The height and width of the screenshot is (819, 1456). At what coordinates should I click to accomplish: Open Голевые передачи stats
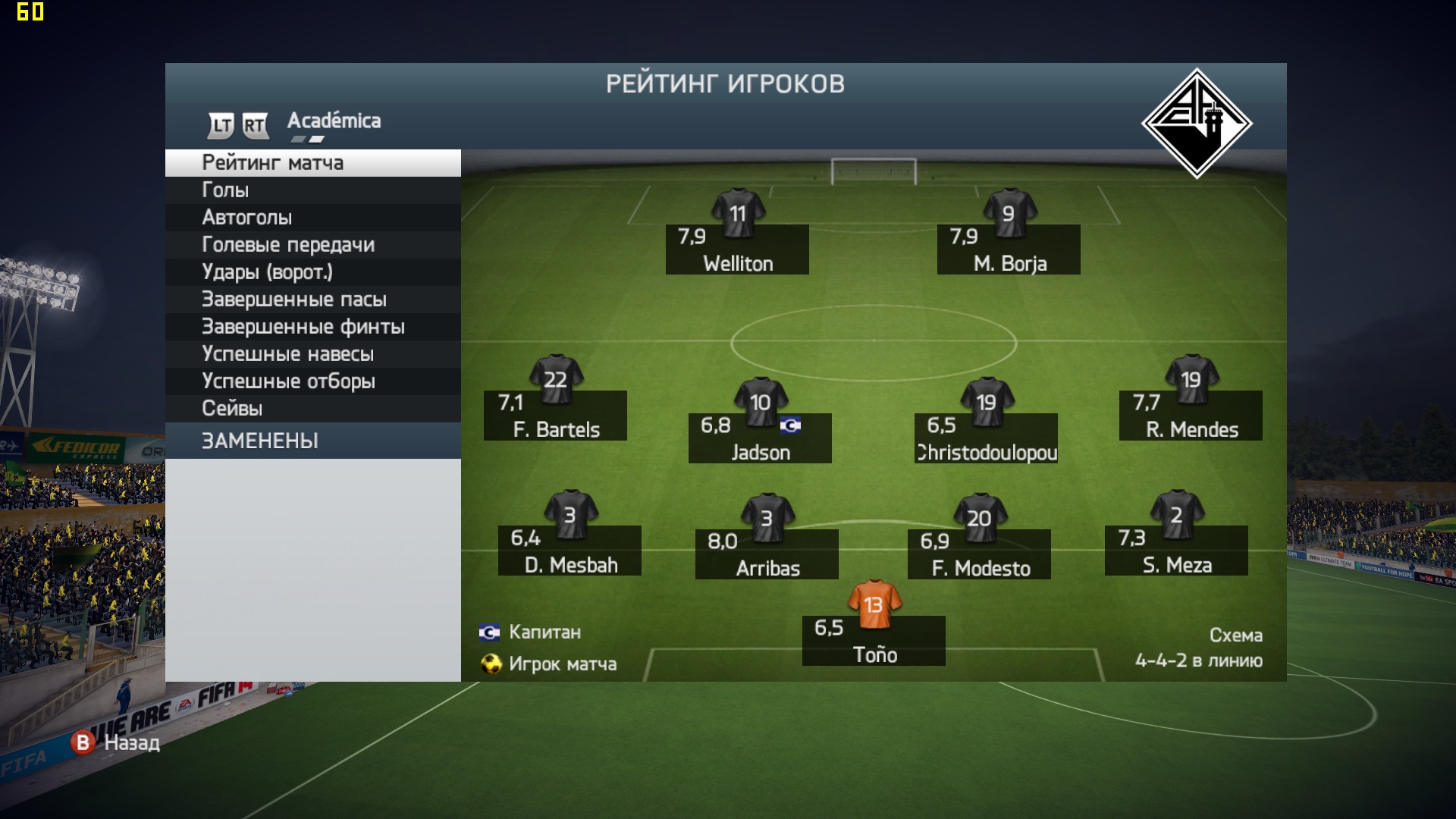312,245
